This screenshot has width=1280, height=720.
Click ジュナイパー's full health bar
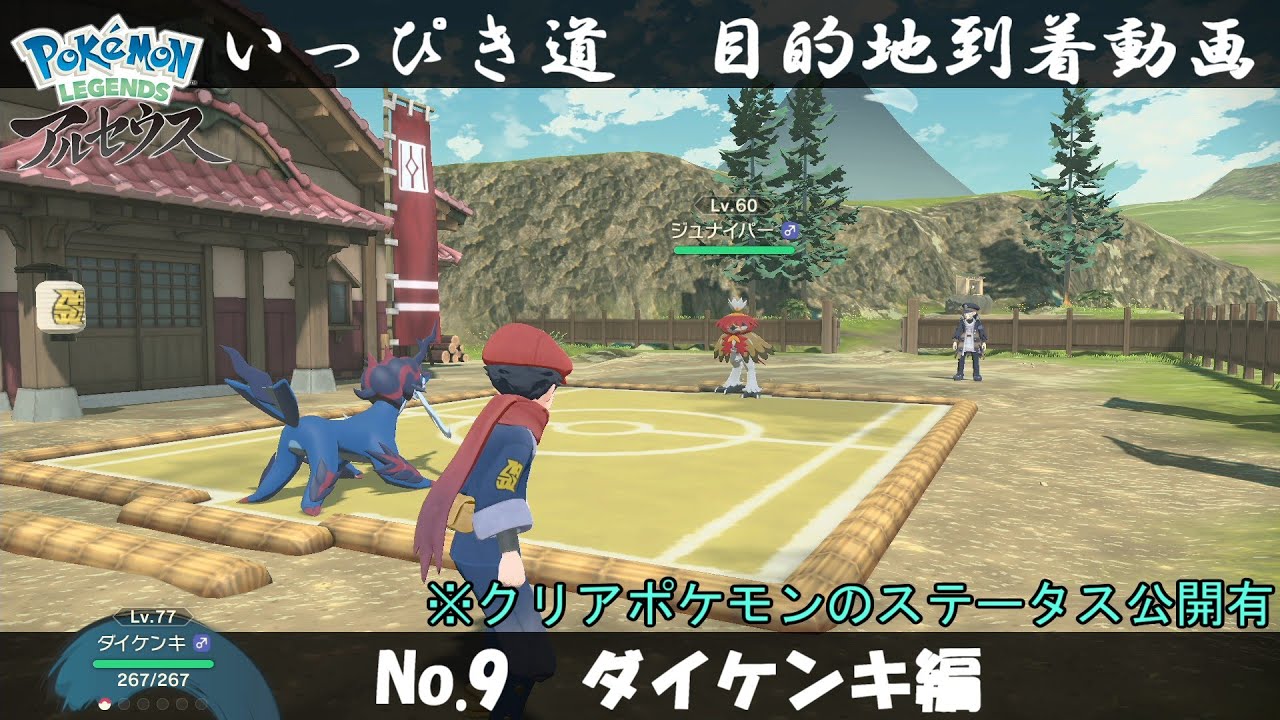[x=734, y=250]
